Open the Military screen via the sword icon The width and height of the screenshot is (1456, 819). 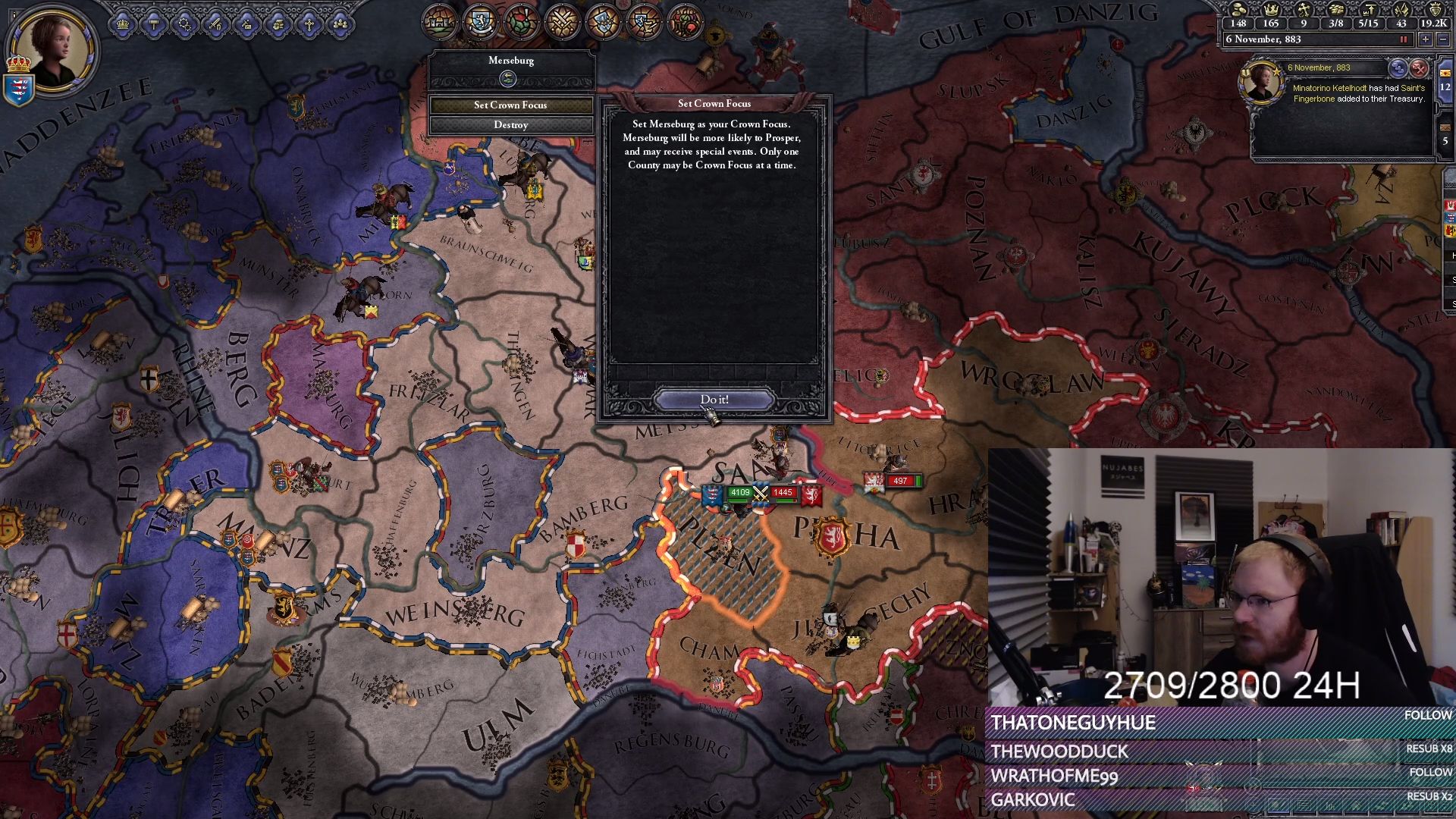(215, 24)
